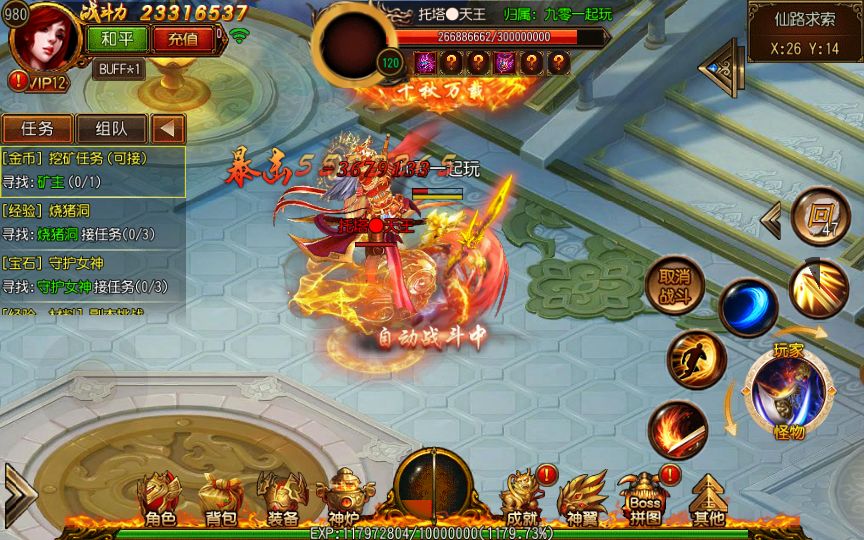
Task: Collapse the quest panel with the arrow
Action: click(169, 129)
